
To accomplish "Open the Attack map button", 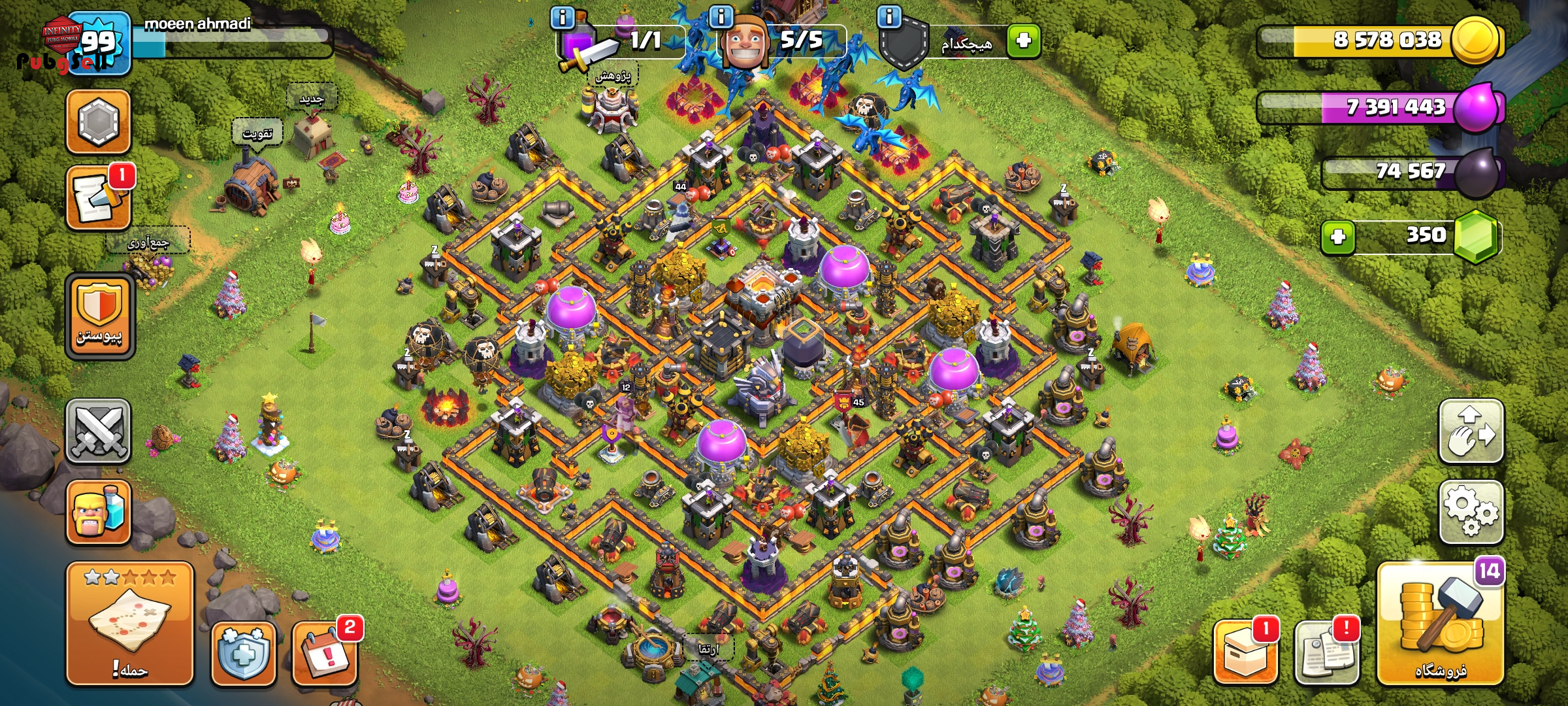I will coord(129,623).
